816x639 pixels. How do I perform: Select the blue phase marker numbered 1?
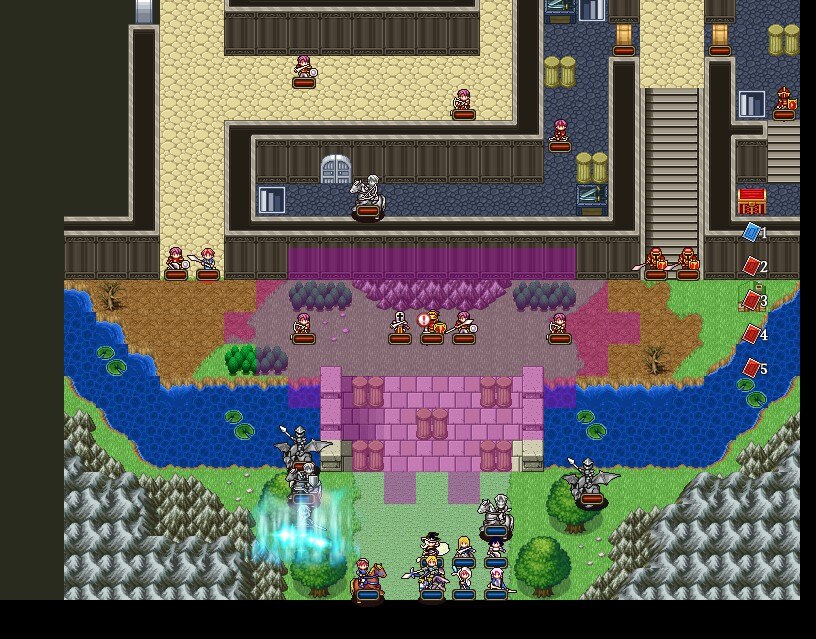pos(752,233)
